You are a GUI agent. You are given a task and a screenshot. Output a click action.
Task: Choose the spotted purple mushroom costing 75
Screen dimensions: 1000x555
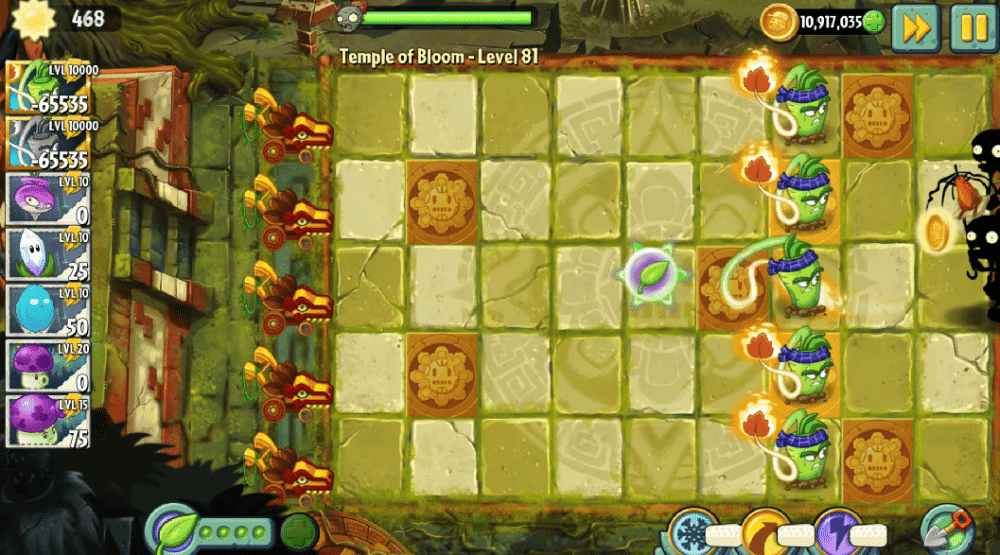[x=48, y=421]
